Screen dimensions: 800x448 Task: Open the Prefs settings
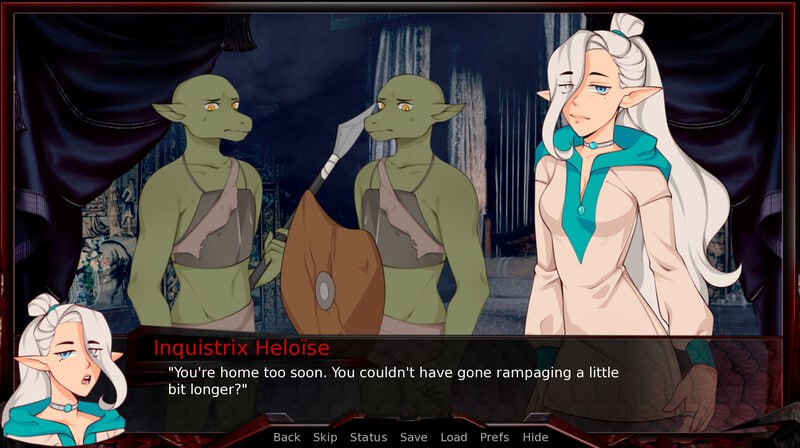tap(494, 437)
